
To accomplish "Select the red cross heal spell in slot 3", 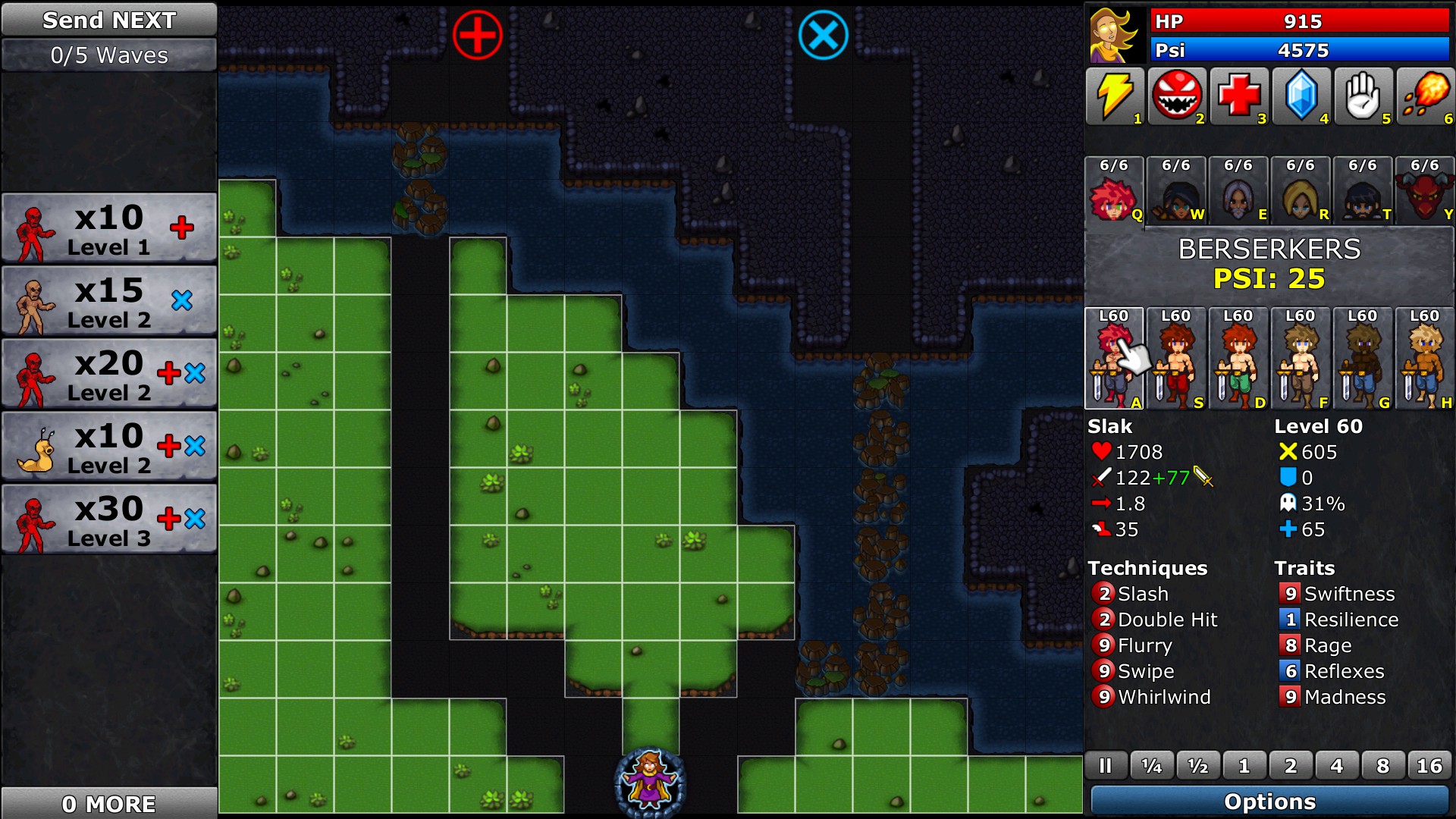I will pos(1239,96).
